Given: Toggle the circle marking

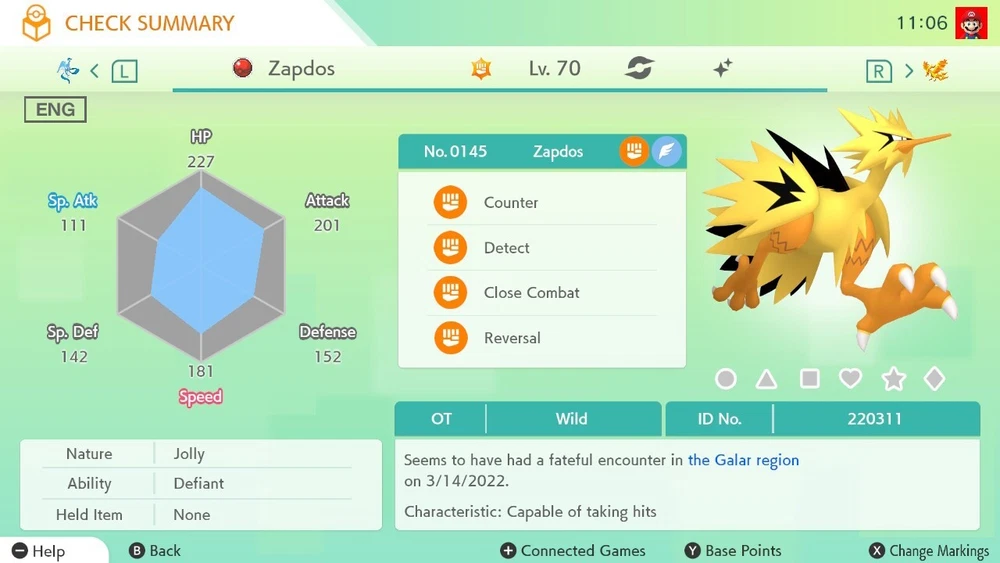Looking at the screenshot, I should 726,379.
